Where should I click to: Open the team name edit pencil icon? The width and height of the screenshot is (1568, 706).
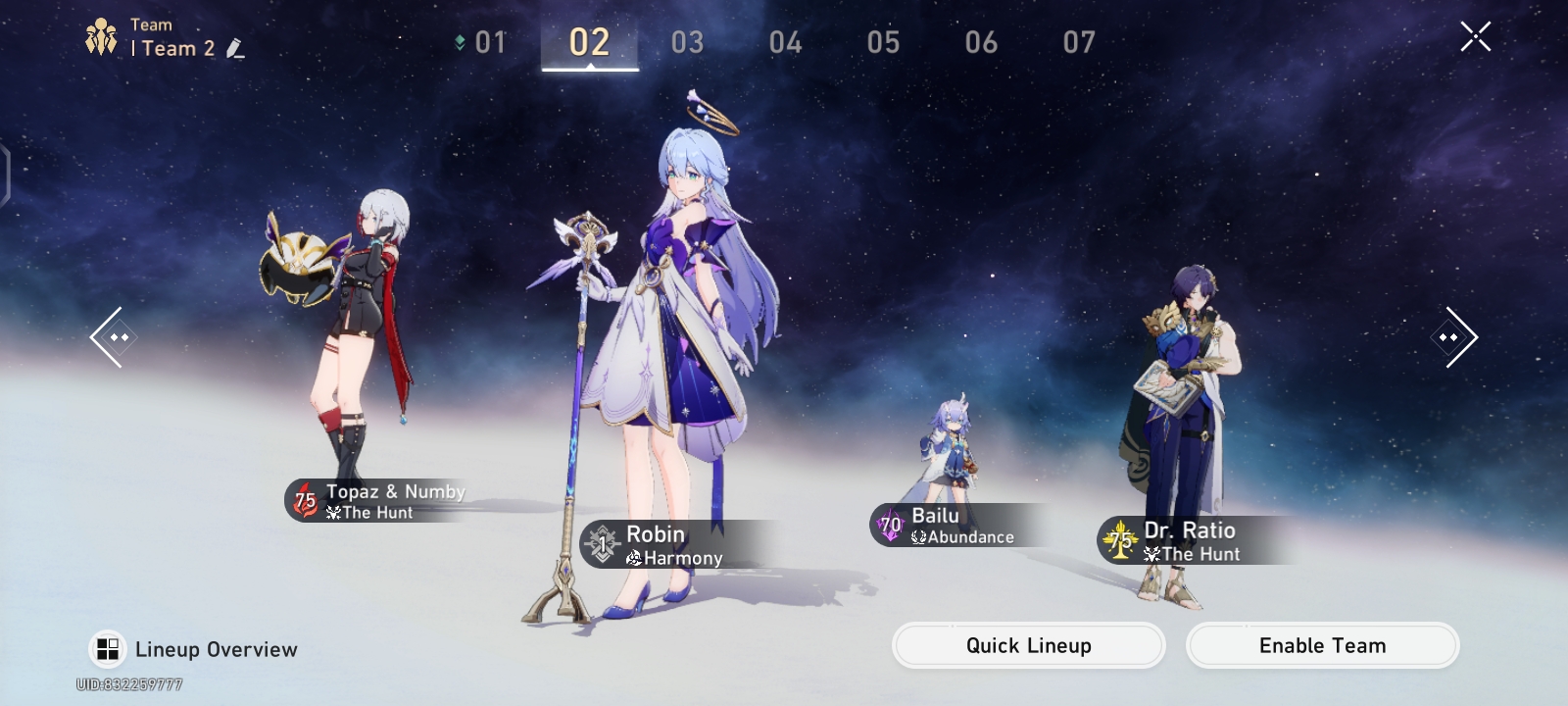(x=234, y=49)
